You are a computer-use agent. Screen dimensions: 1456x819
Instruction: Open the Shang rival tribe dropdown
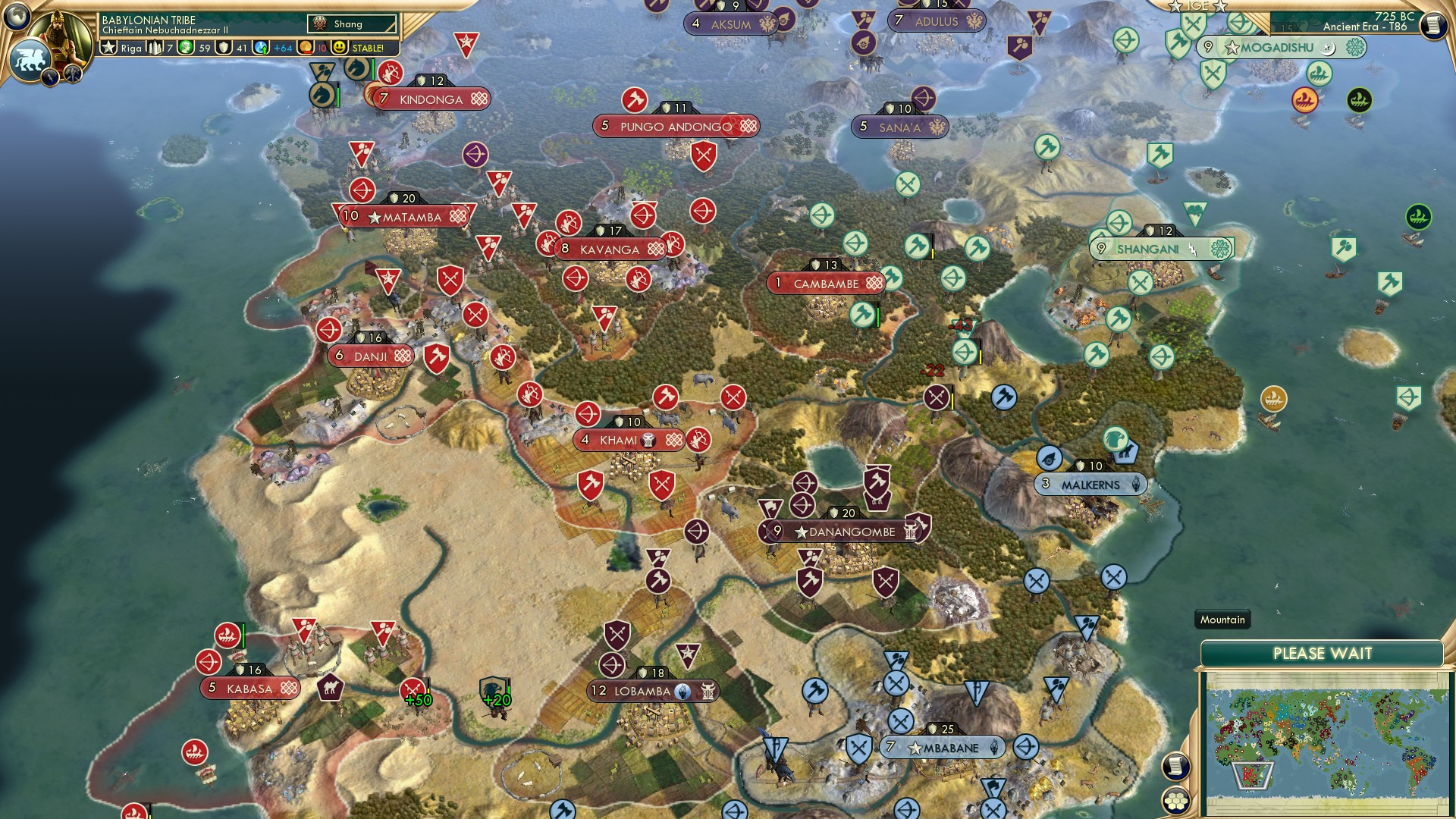tap(353, 24)
